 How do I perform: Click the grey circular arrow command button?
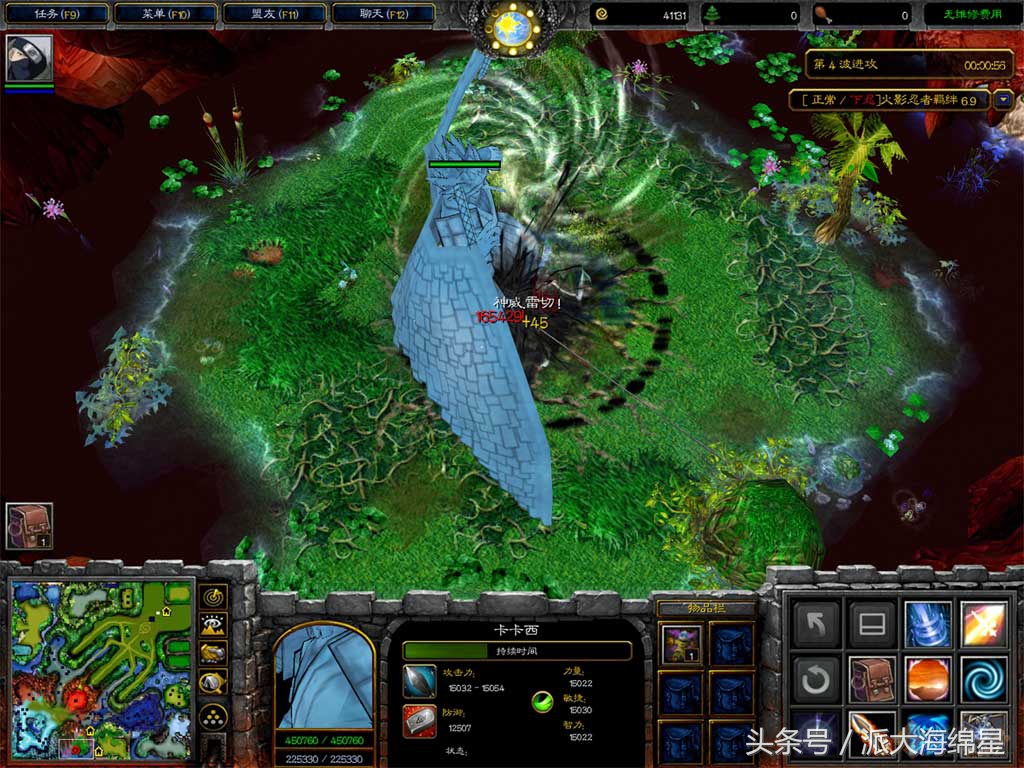pyautogui.click(x=816, y=680)
